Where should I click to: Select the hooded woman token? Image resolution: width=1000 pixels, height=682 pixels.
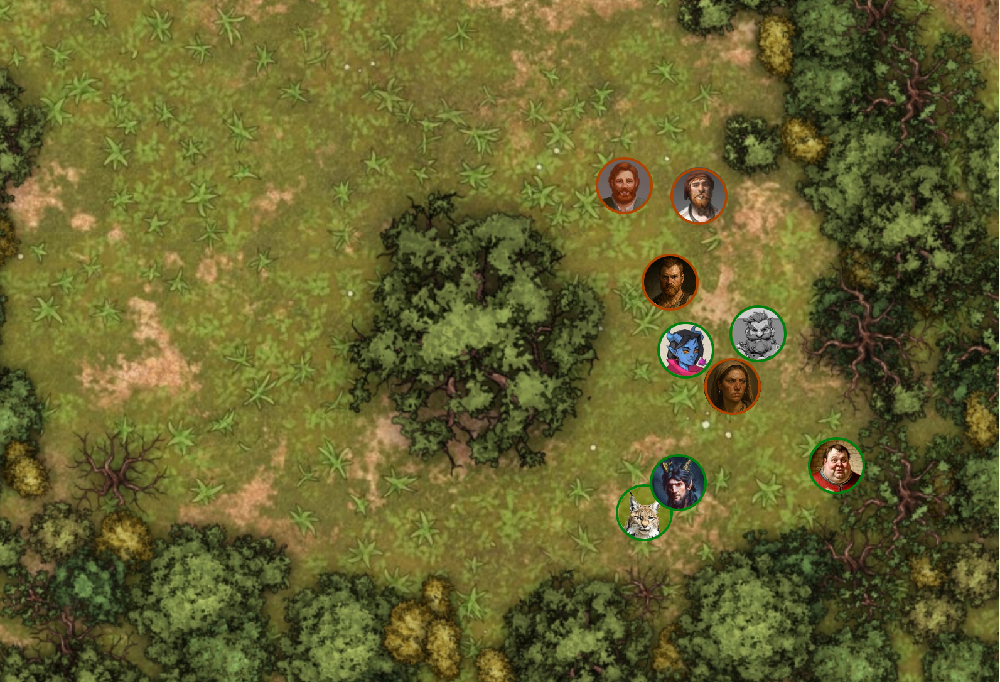point(732,386)
